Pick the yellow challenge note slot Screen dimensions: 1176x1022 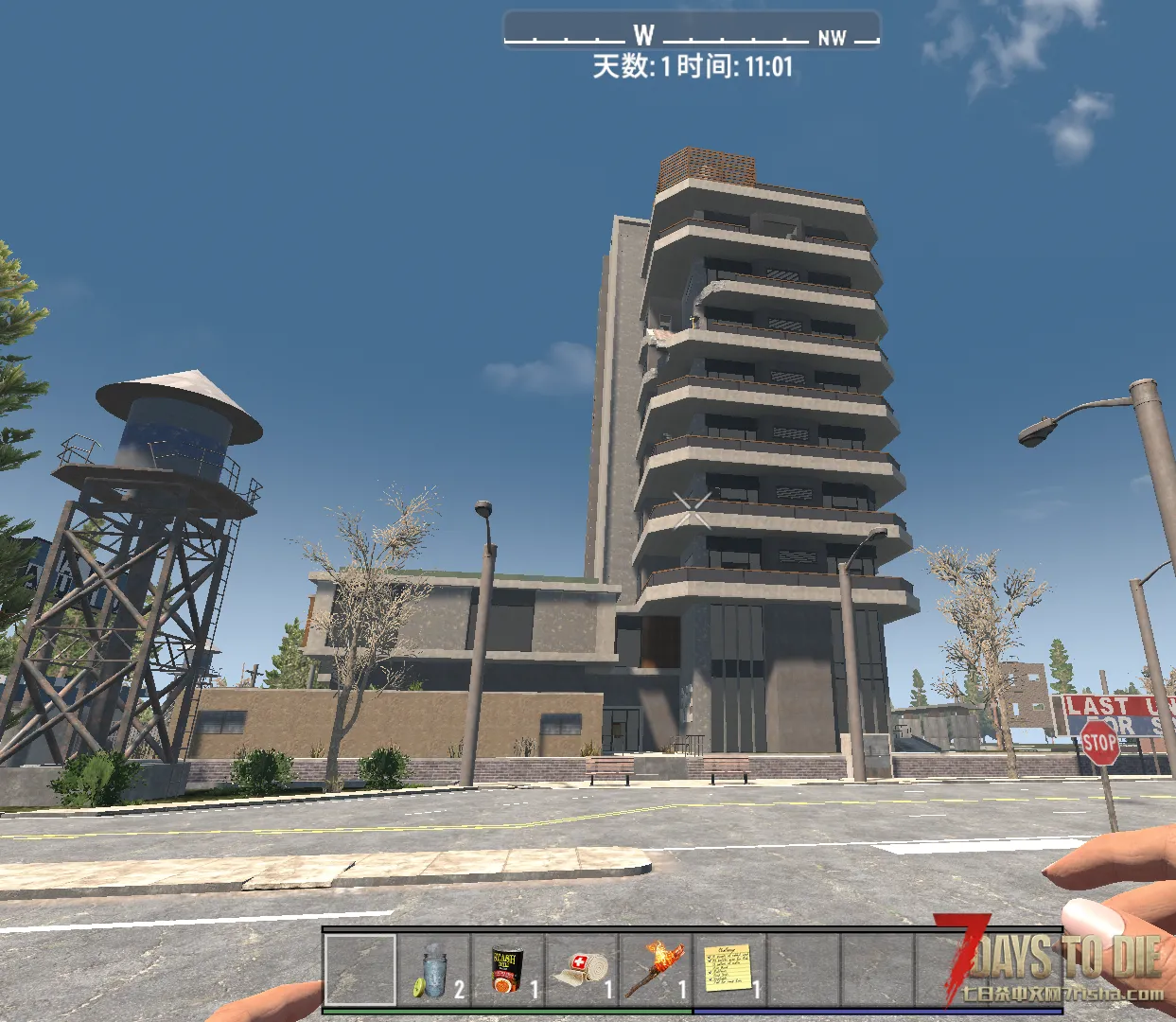click(x=729, y=970)
